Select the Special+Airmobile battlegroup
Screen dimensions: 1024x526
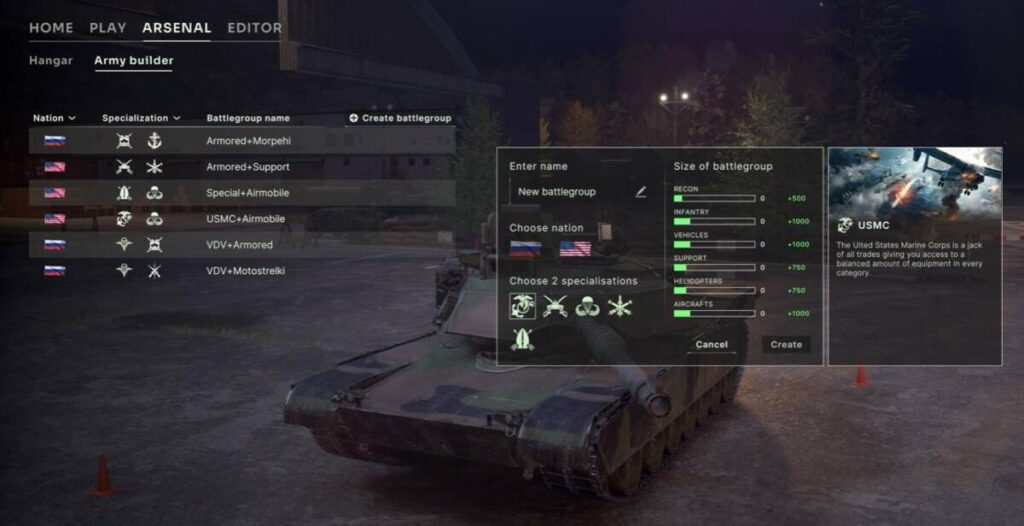[247, 193]
